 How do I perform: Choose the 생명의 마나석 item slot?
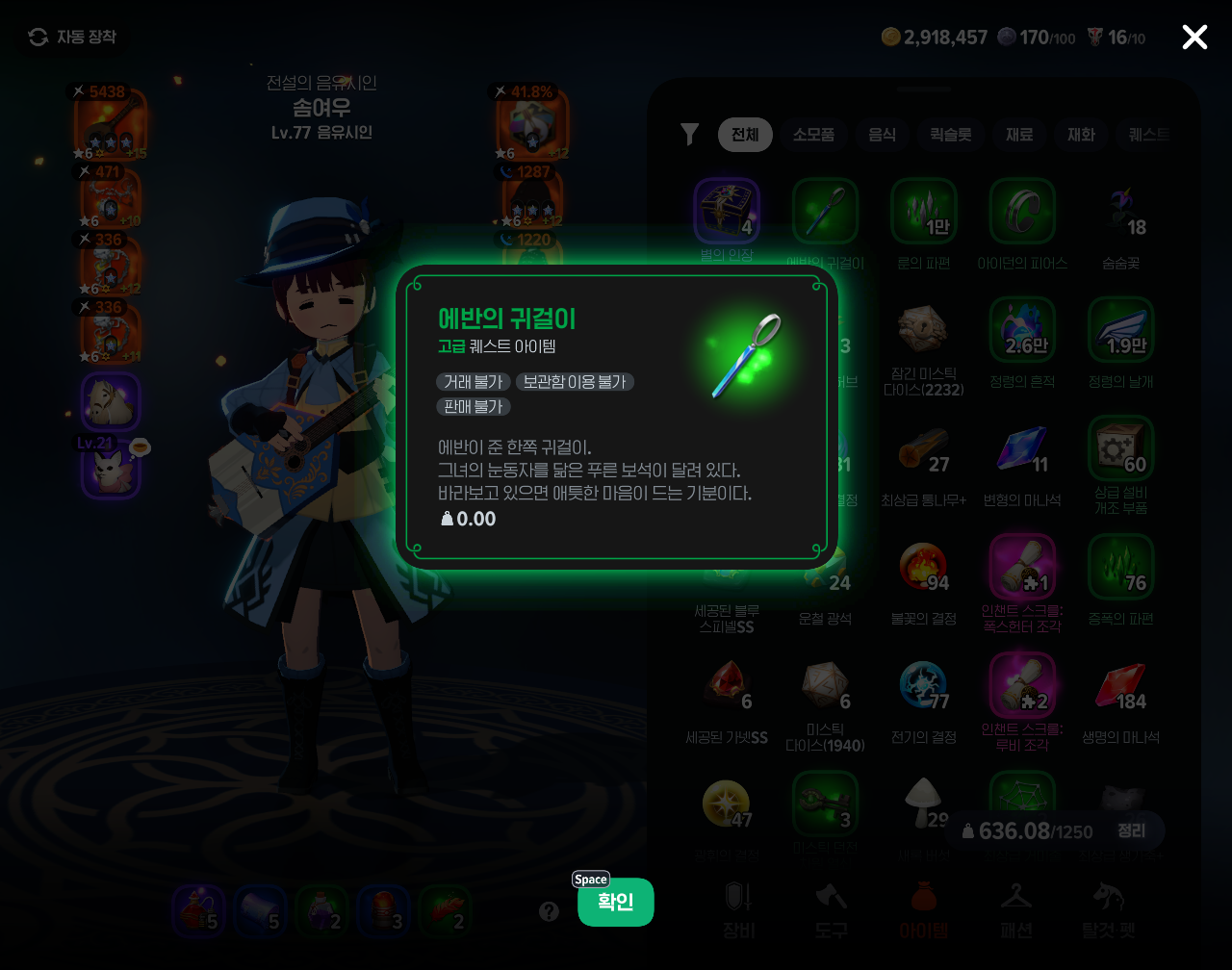pos(1120,686)
